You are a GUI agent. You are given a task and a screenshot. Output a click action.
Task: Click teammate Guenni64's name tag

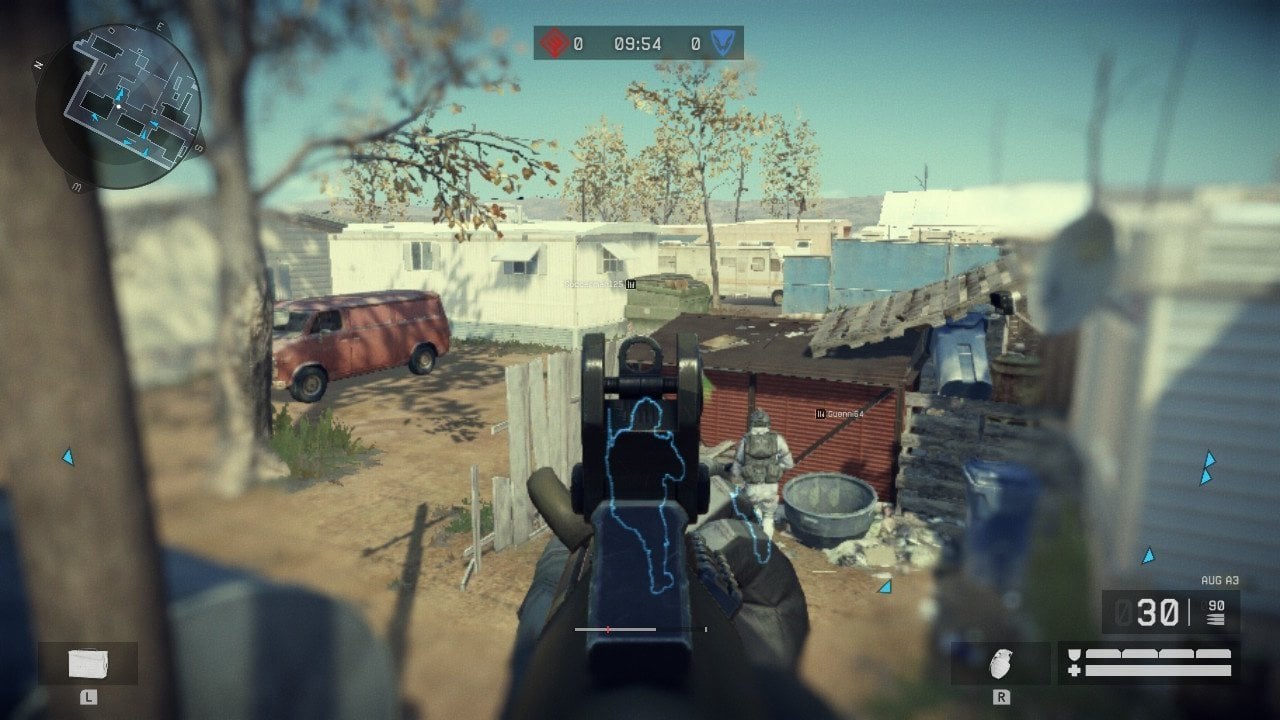pos(841,413)
